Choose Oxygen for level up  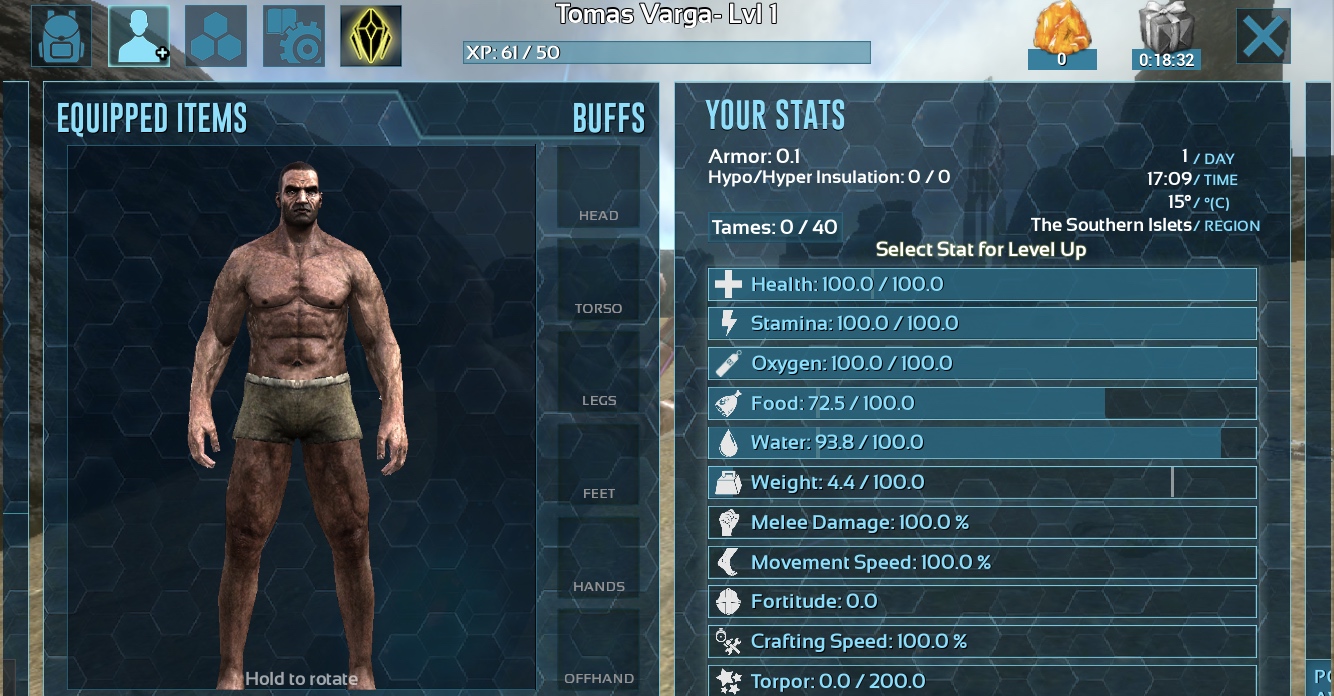click(x=982, y=364)
